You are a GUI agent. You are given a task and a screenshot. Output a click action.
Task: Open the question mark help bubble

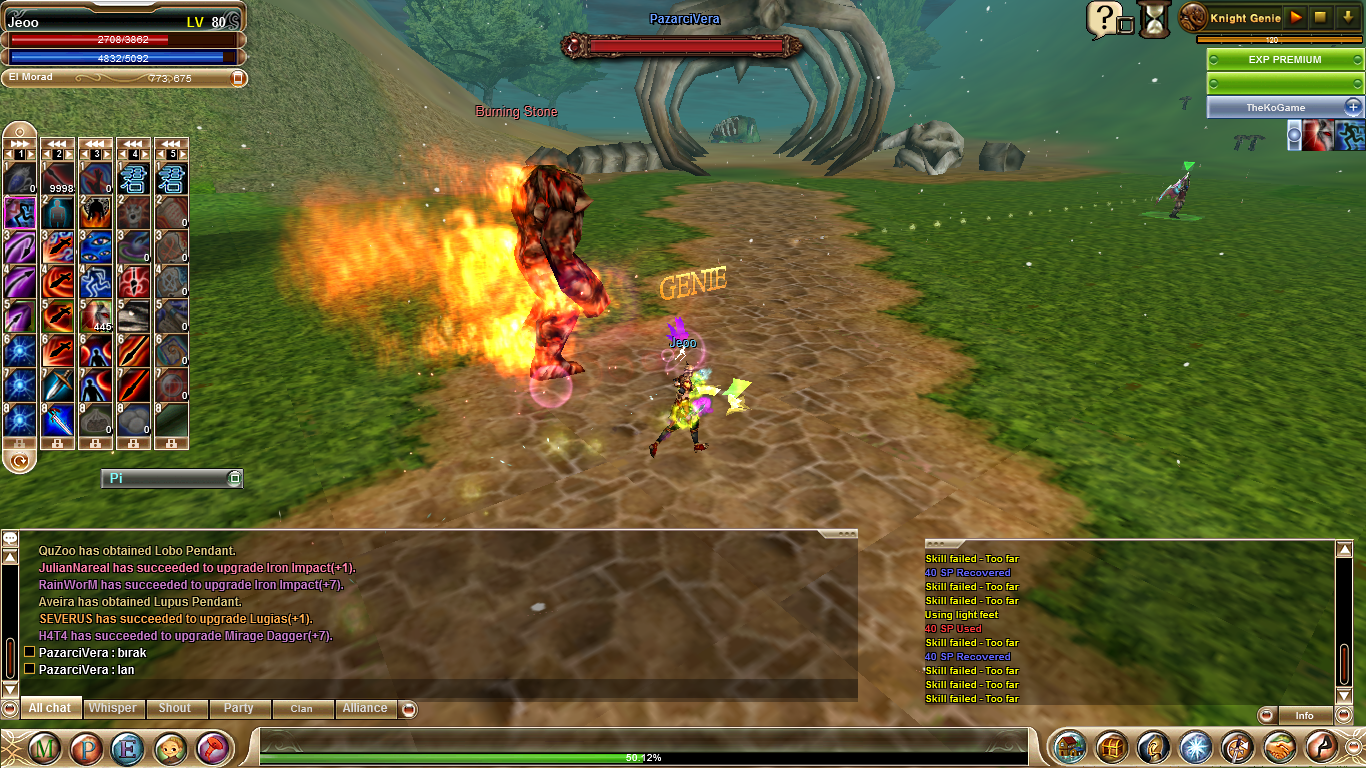click(1102, 18)
